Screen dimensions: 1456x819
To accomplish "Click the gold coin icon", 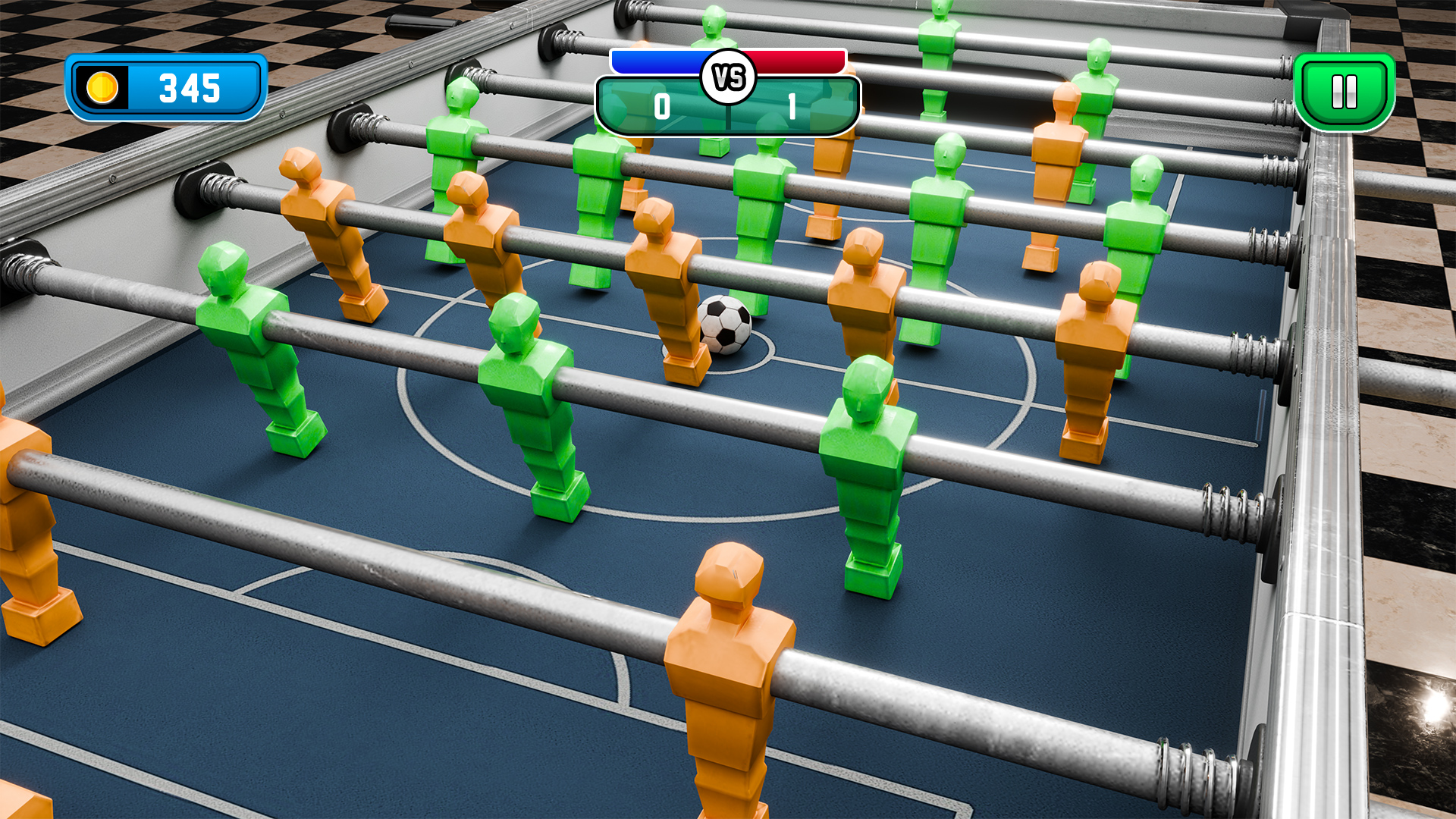I will (104, 86).
